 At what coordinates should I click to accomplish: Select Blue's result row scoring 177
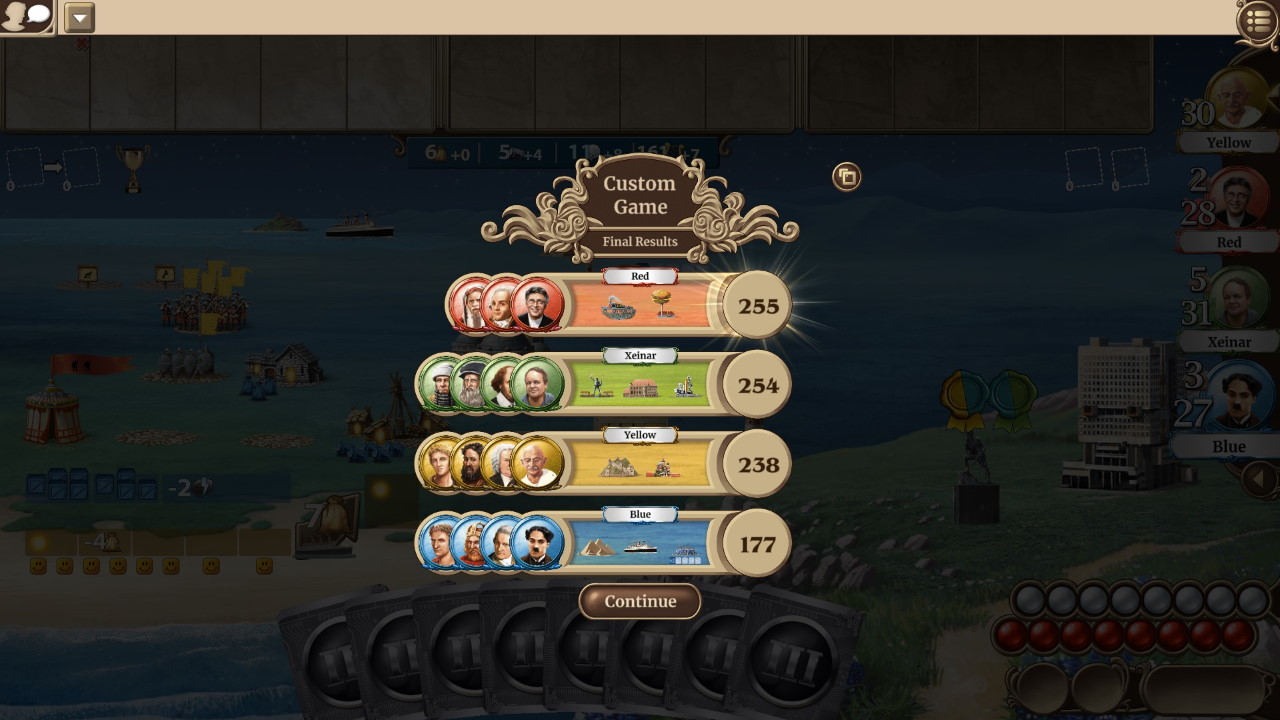point(640,544)
